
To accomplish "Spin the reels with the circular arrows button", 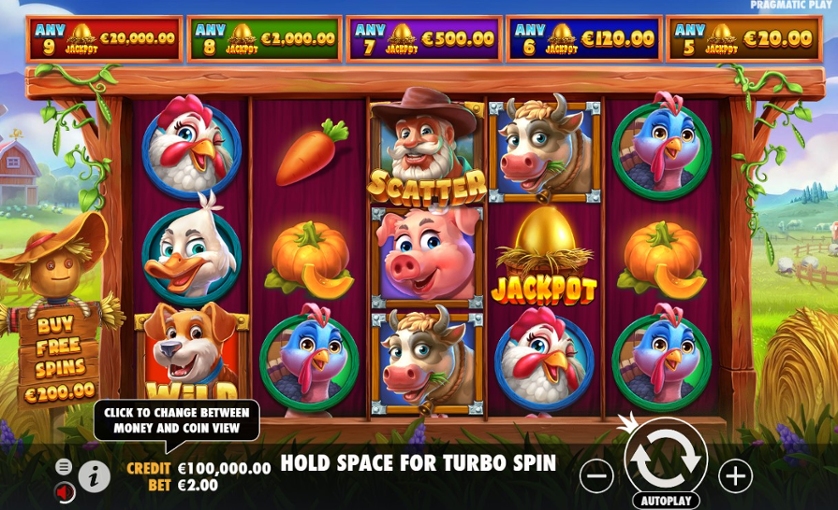I will coord(665,457).
